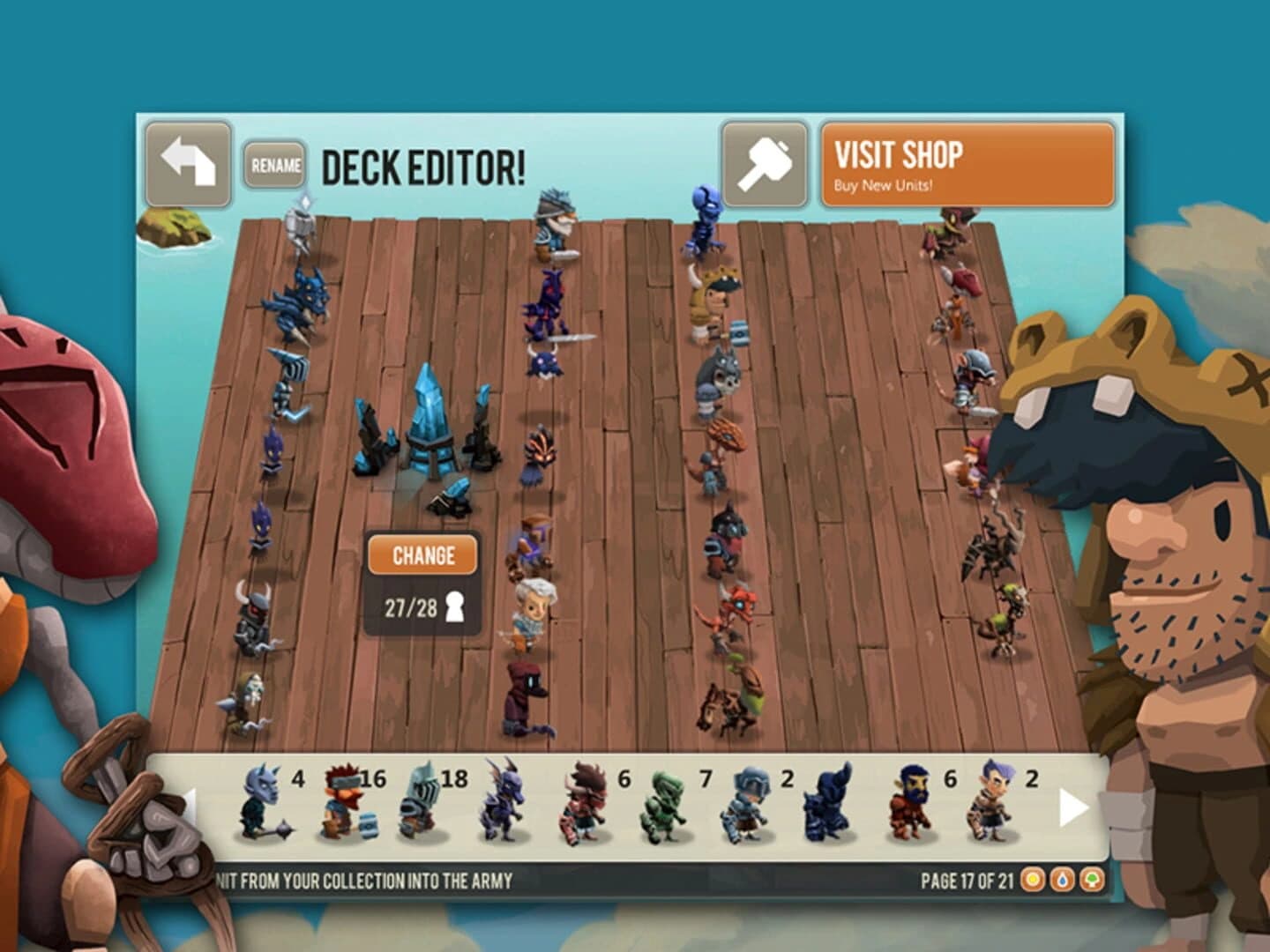Select the hammer icon next to Visit Shop
Image resolution: width=1270 pixels, height=952 pixels.
coord(762,161)
